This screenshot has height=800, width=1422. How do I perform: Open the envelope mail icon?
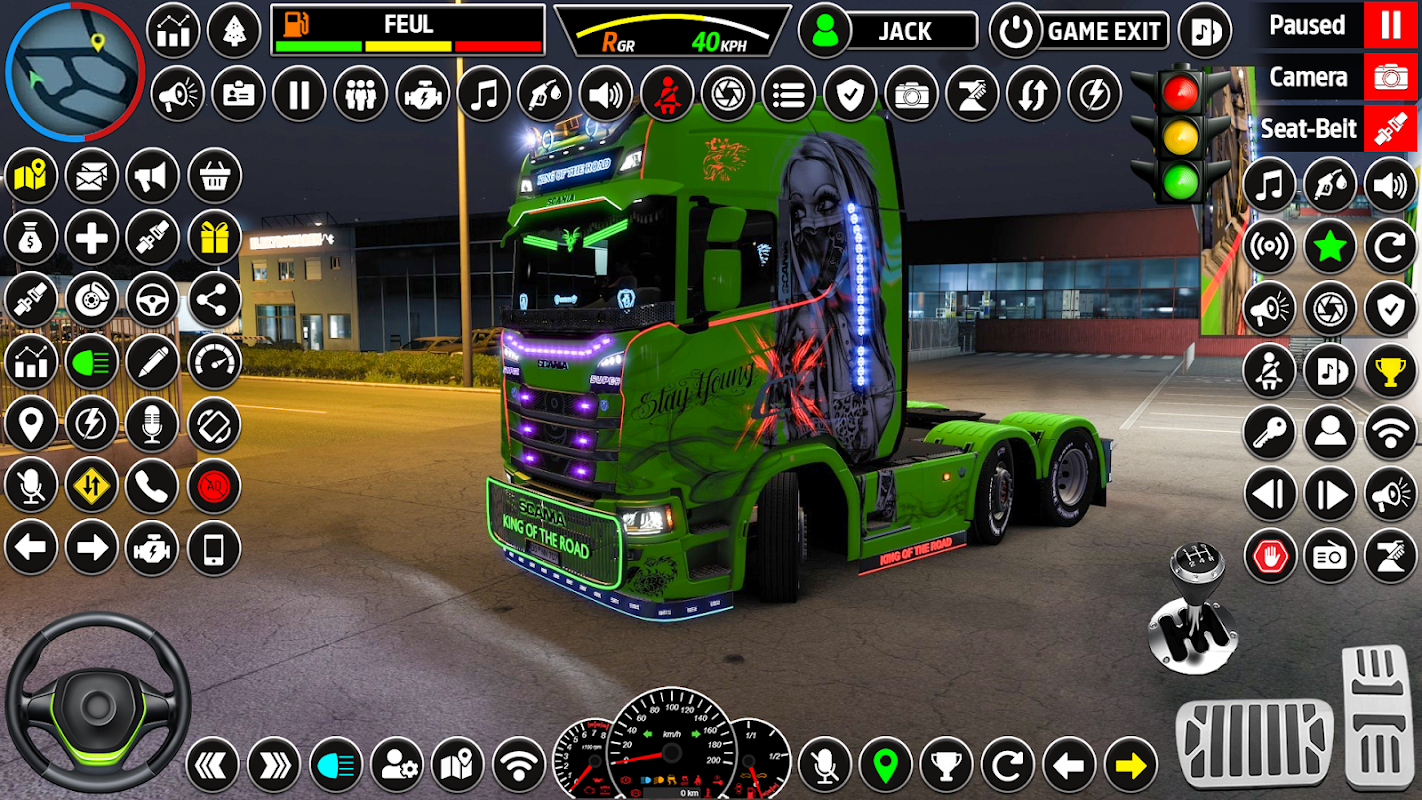(91, 176)
